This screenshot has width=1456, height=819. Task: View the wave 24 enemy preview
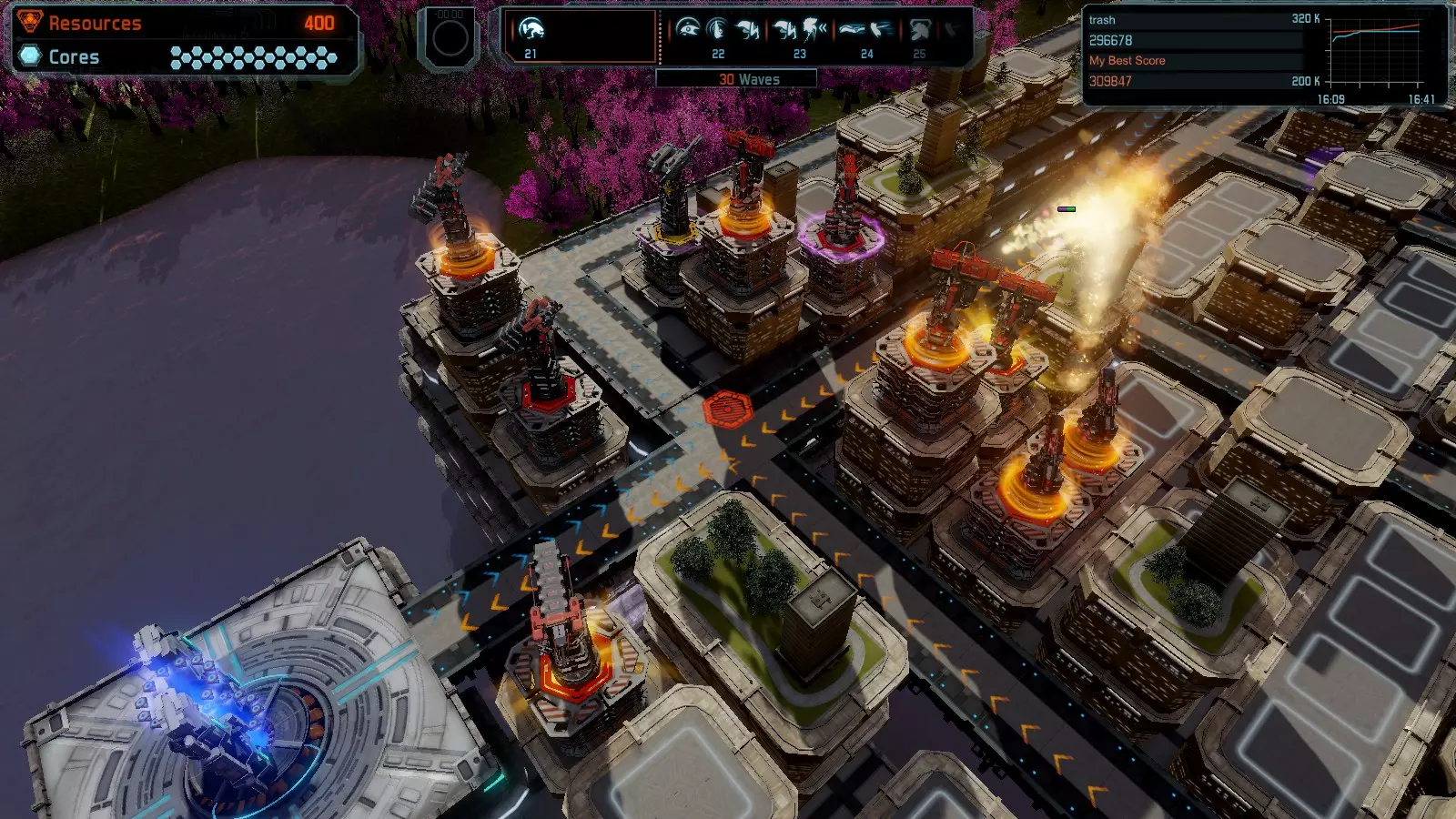tap(866, 32)
